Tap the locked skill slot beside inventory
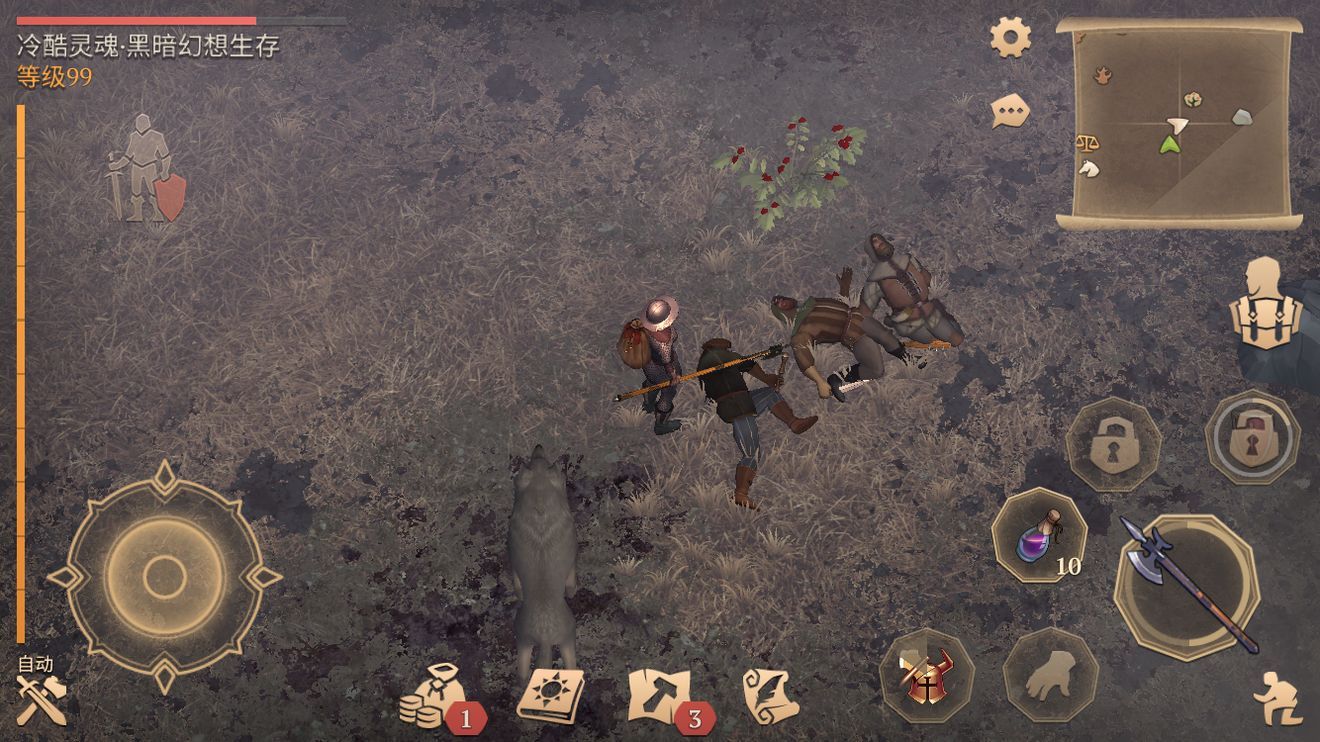1320x742 pixels. coord(1252,438)
